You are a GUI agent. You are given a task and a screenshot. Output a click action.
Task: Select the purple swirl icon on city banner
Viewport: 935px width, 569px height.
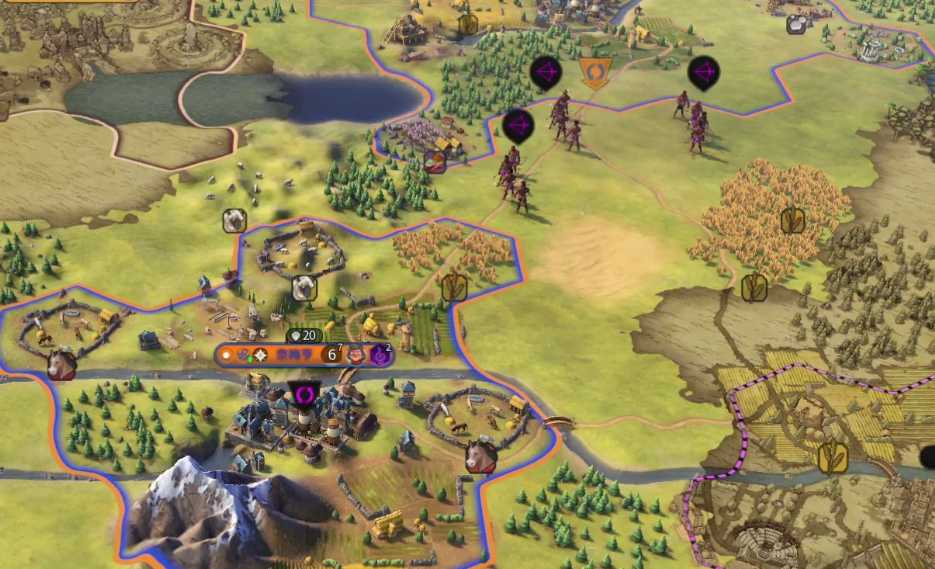point(380,354)
